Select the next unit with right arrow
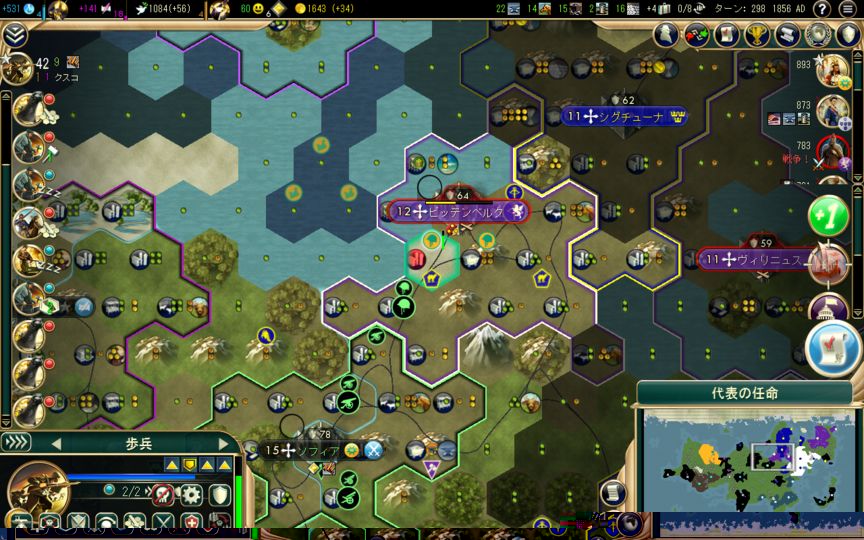This screenshot has width=864, height=540. pos(223,443)
